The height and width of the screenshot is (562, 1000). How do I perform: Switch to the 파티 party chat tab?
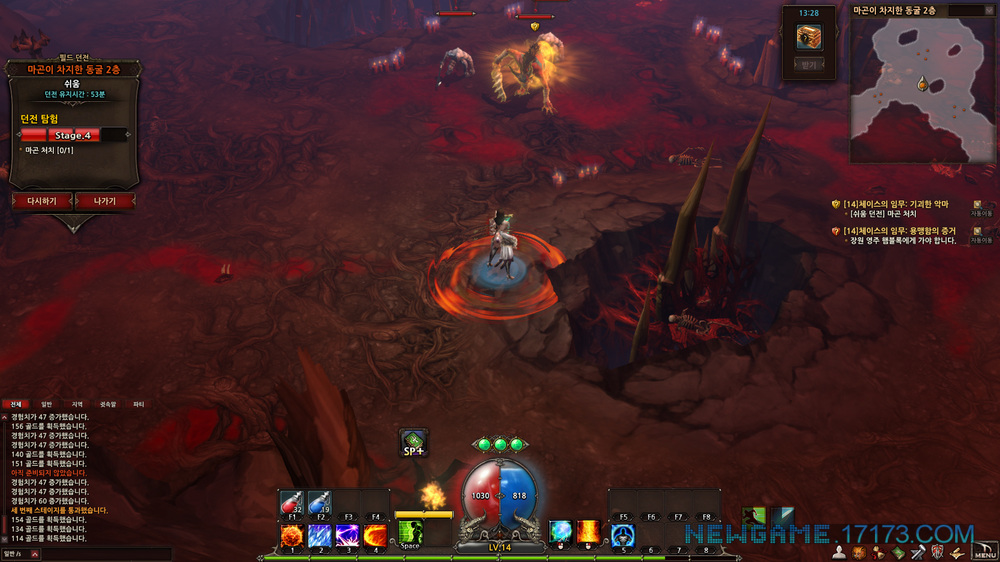[x=138, y=404]
